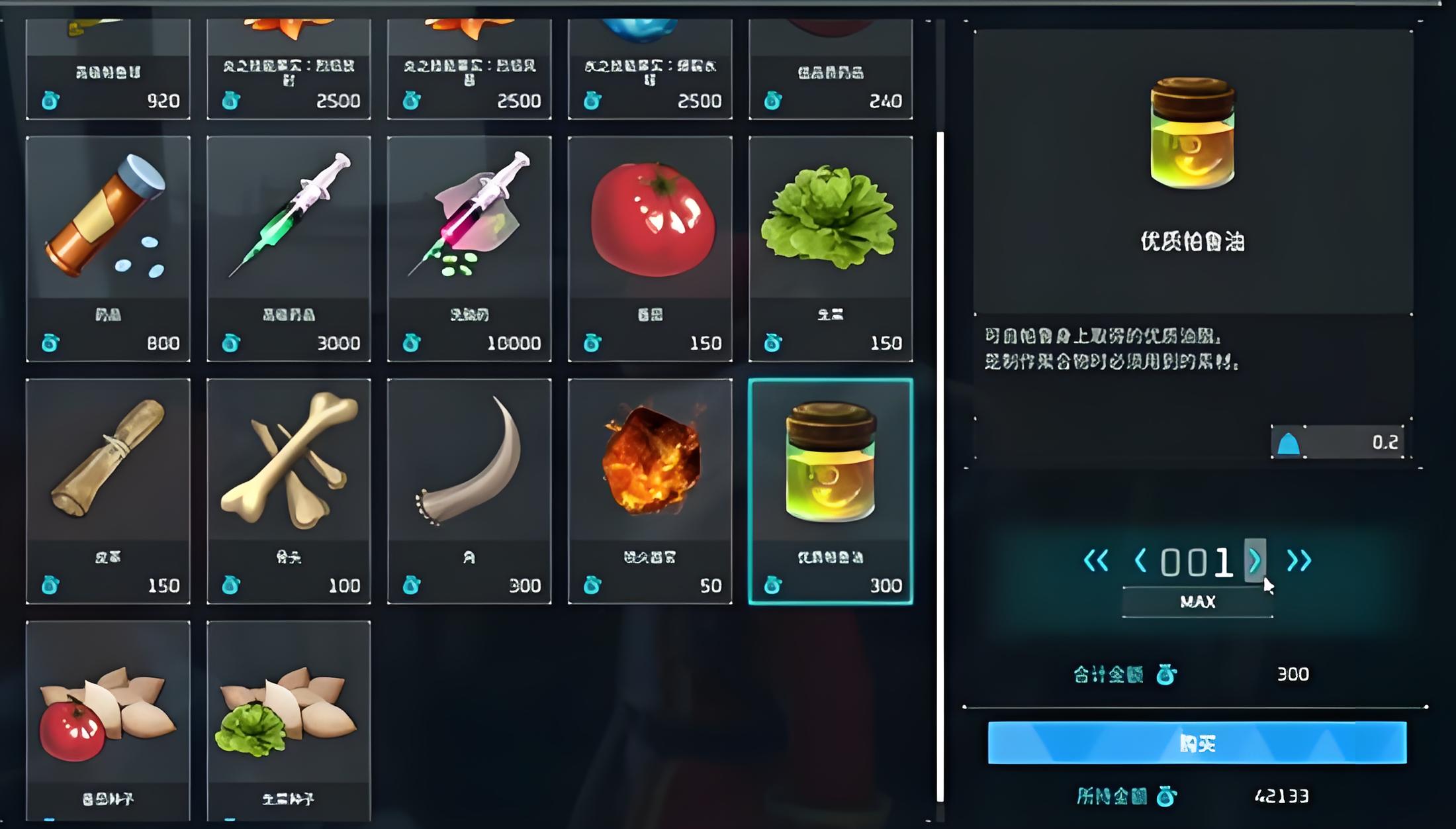Select the flaming organ item
The image size is (1456, 829).
[650, 491]
